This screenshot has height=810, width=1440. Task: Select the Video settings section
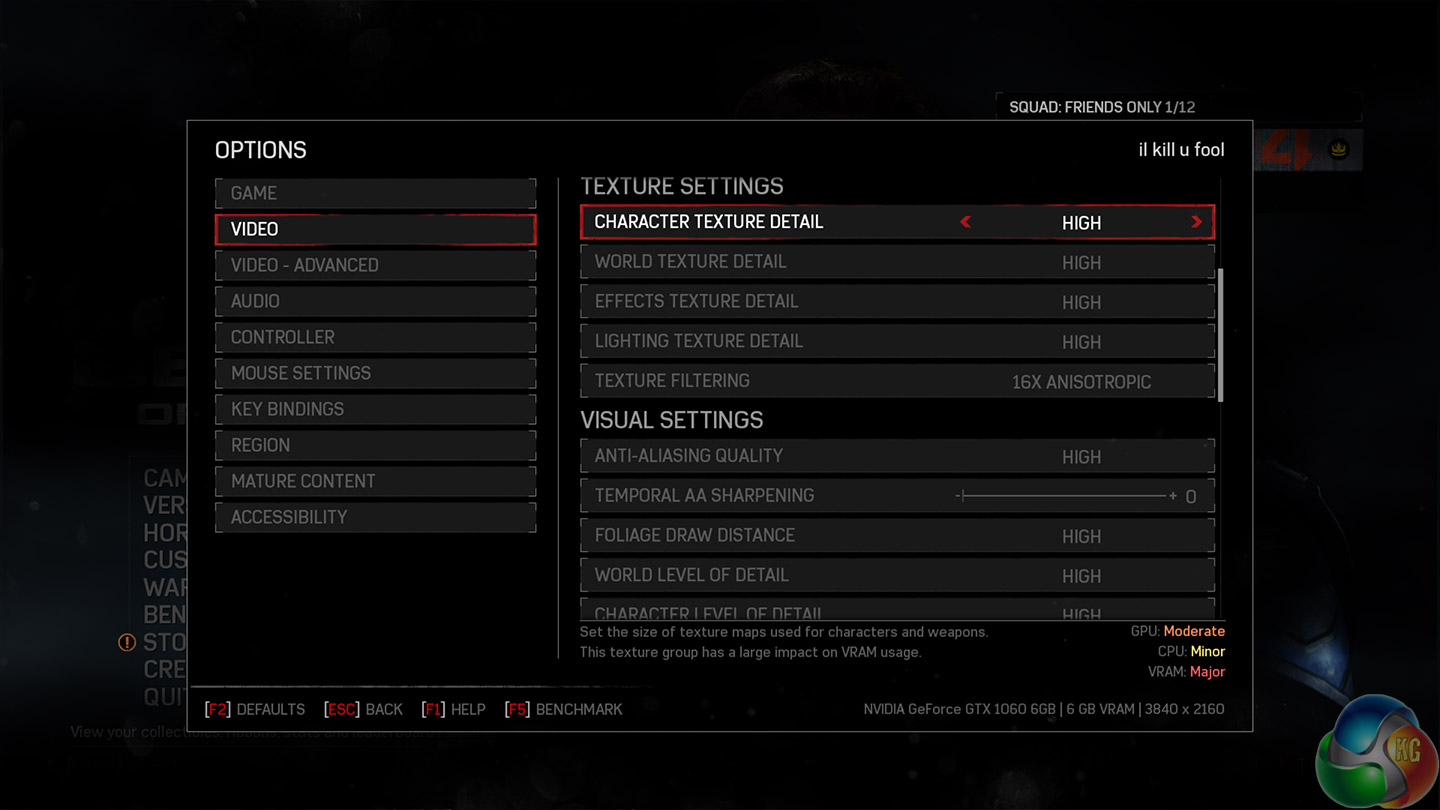[x=375, y=229]
